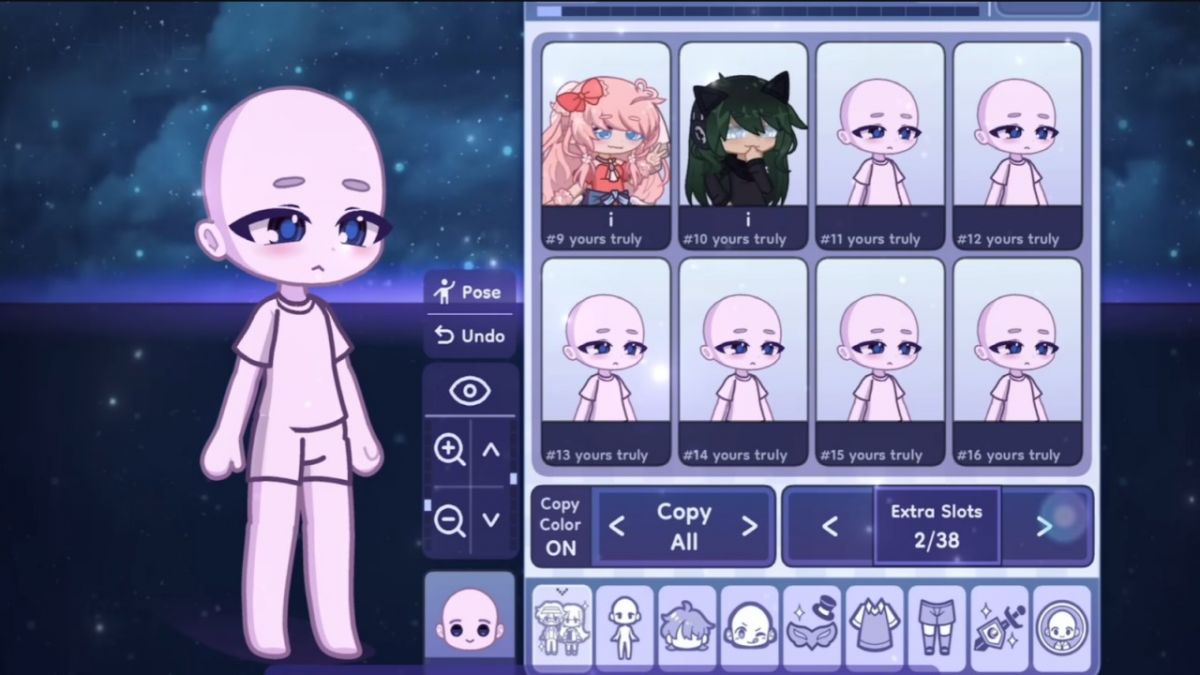Pick the #12 yours truly slot
The height and width of the screenshot is (675, 1200).
1017,145
